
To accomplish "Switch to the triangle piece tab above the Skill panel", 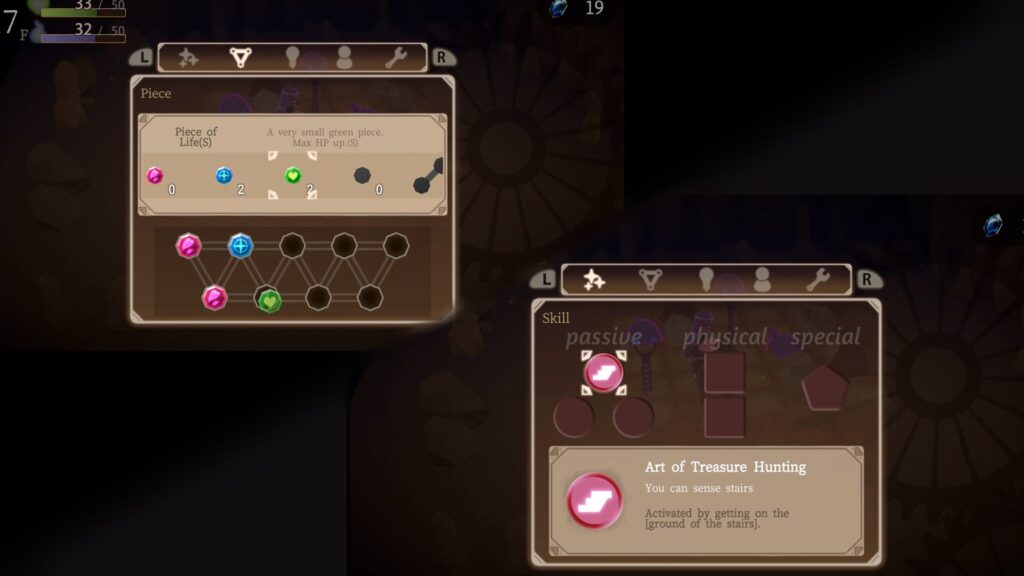I will [651, 280].
